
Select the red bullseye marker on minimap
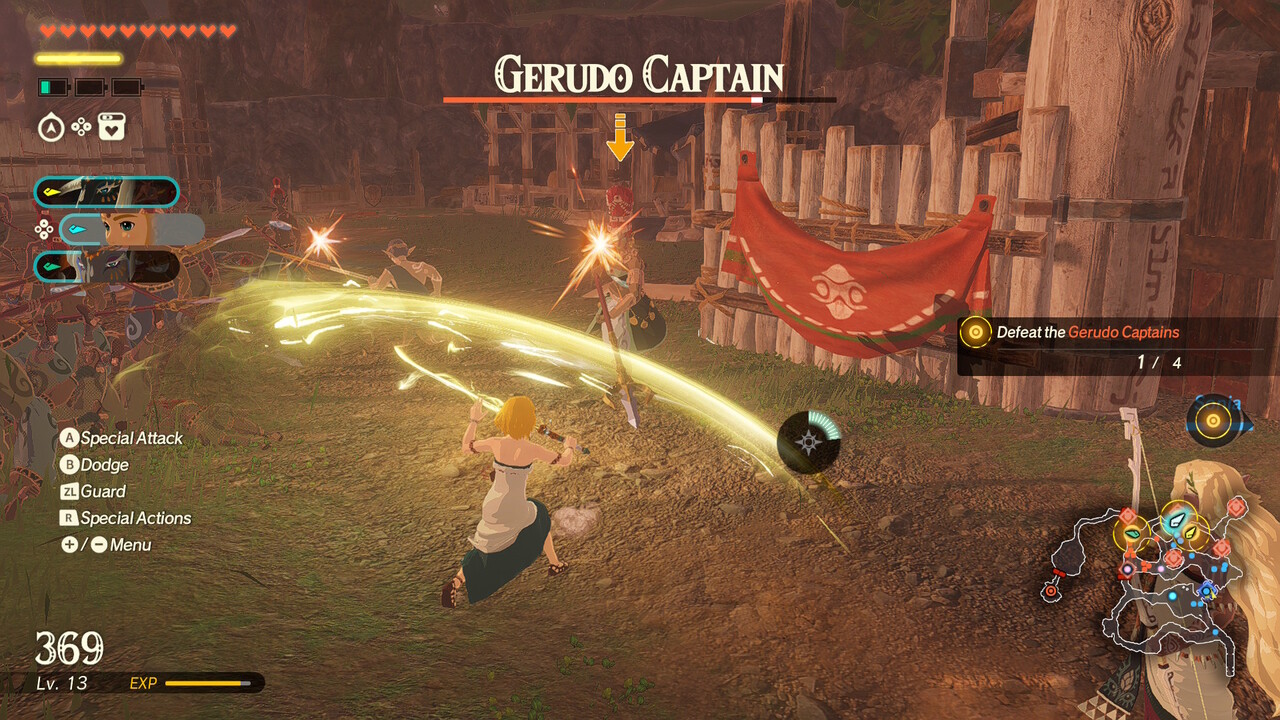pos(1050,591)
